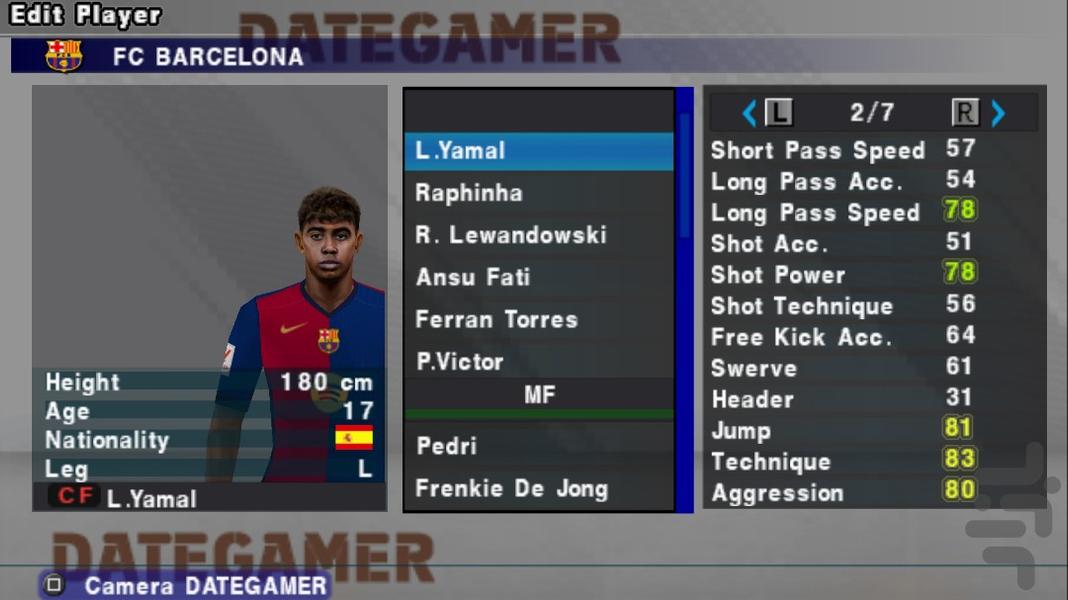This screenshot has height=600, width=1068.
Task: Select the Aggression stat row
Action: tap(840, 493)
